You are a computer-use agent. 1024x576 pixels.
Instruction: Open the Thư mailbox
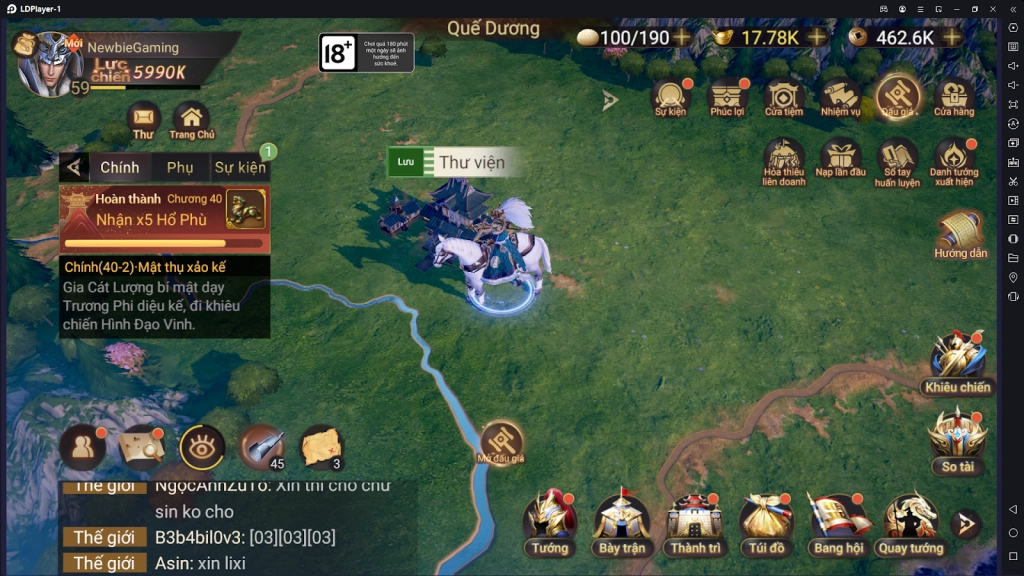pos(143,118)
